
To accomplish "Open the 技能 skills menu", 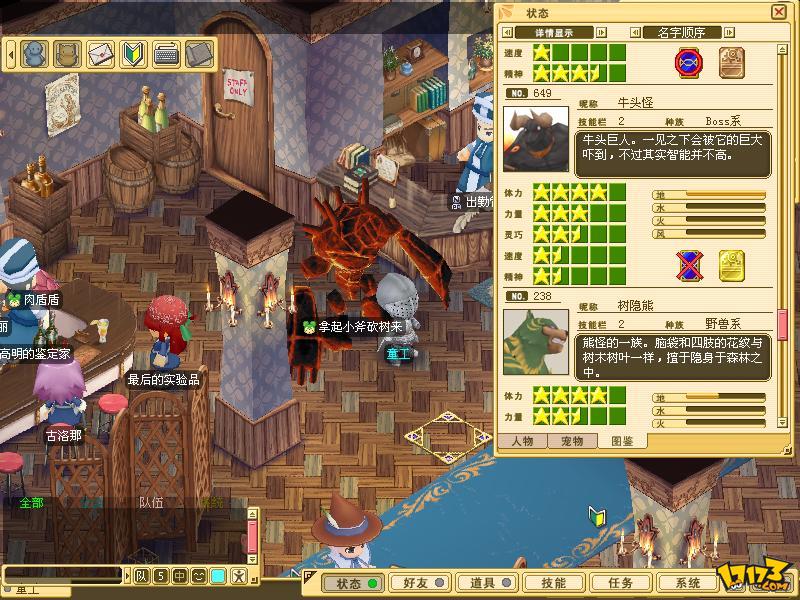I will pyautogui.click(x=553, y=583).
